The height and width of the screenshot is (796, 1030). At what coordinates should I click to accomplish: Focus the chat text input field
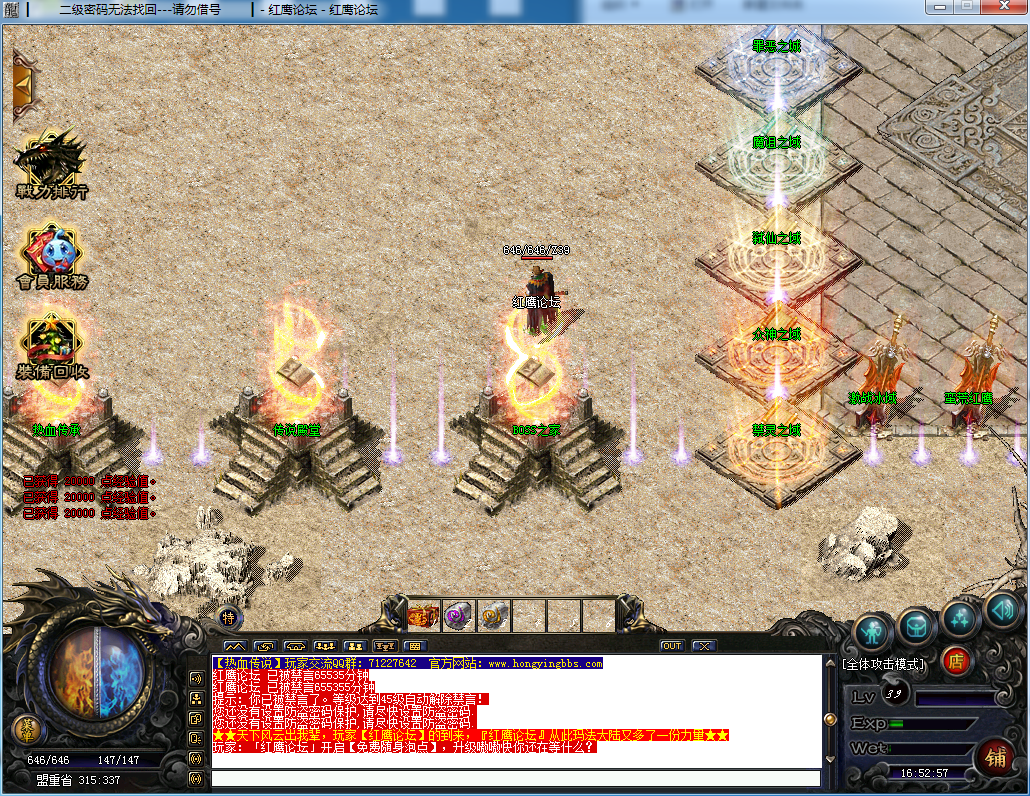coord(515,778)
